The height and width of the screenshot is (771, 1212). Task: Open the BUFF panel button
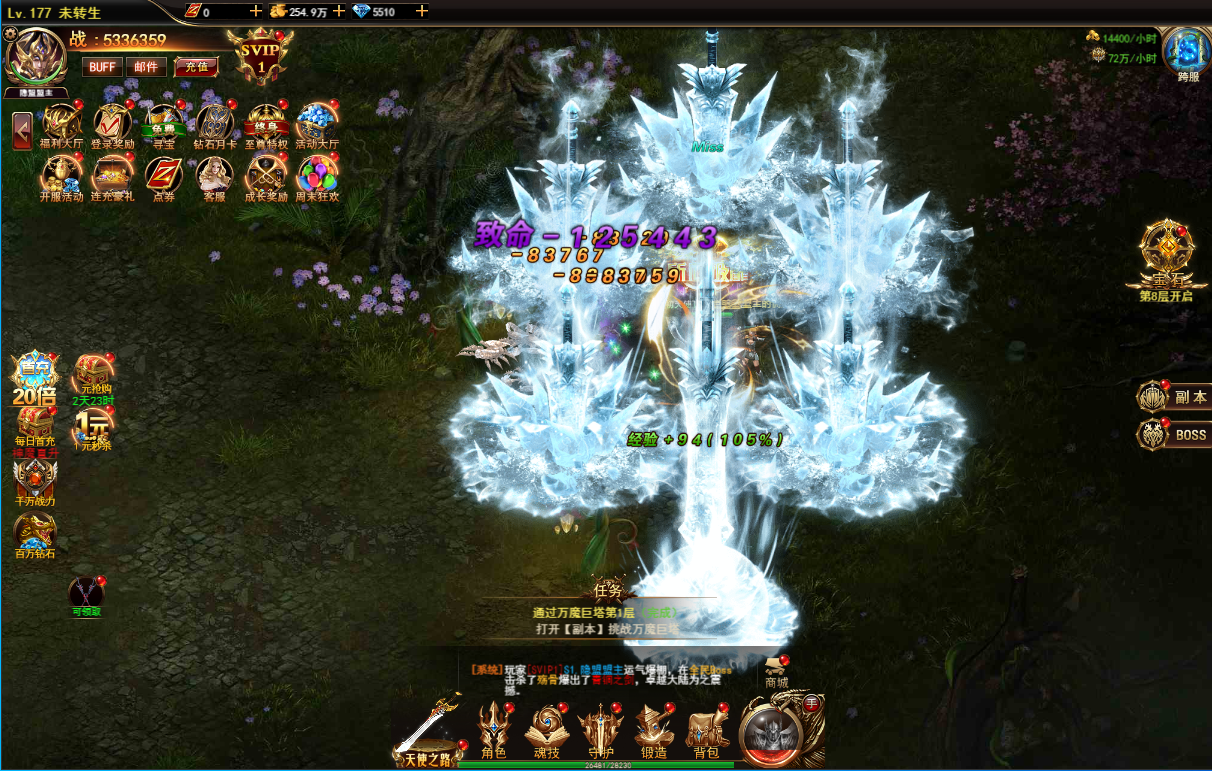[102, 67]
